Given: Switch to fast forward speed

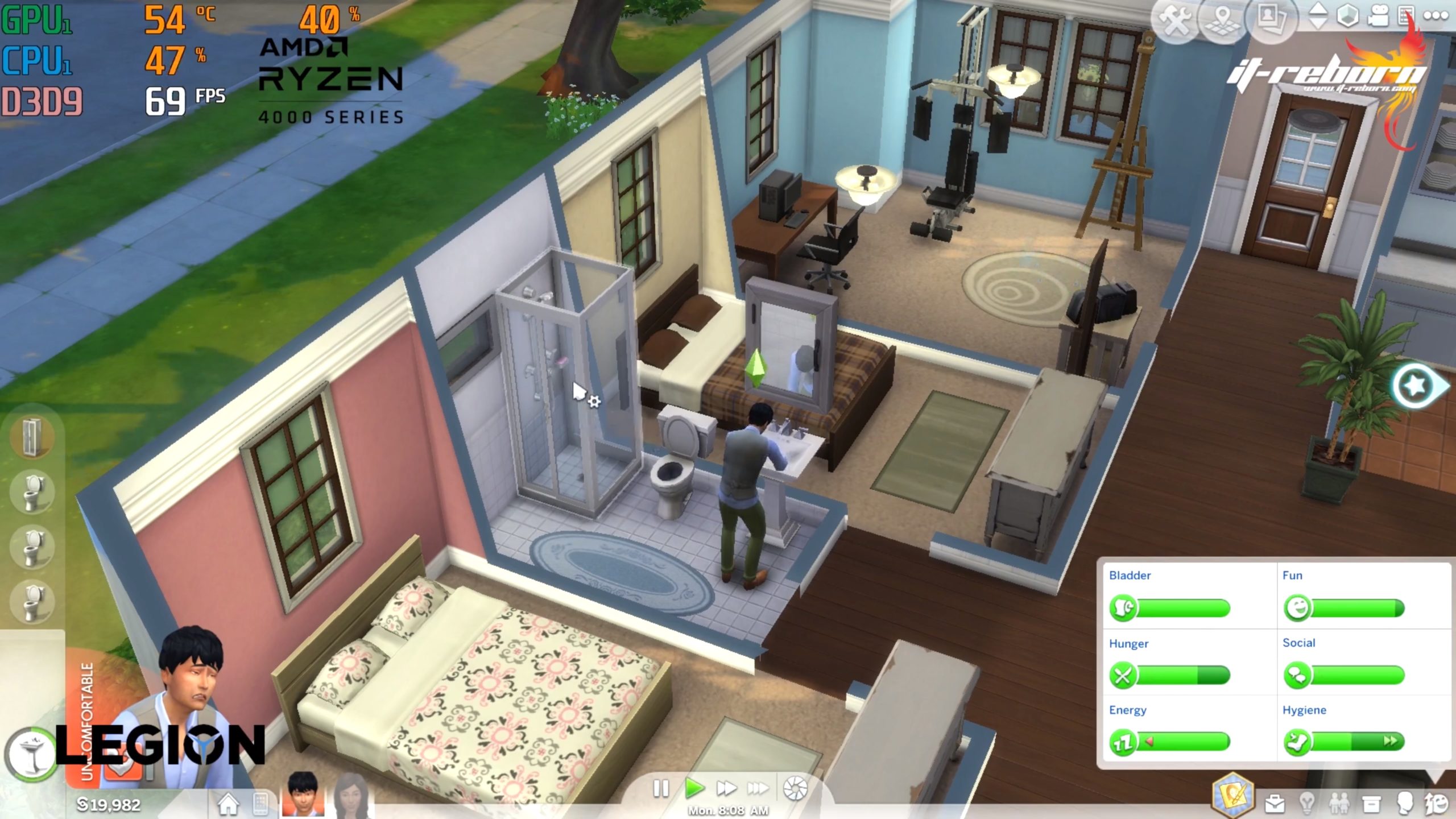Looking at the screenshot, I should [x=726, y=789].
